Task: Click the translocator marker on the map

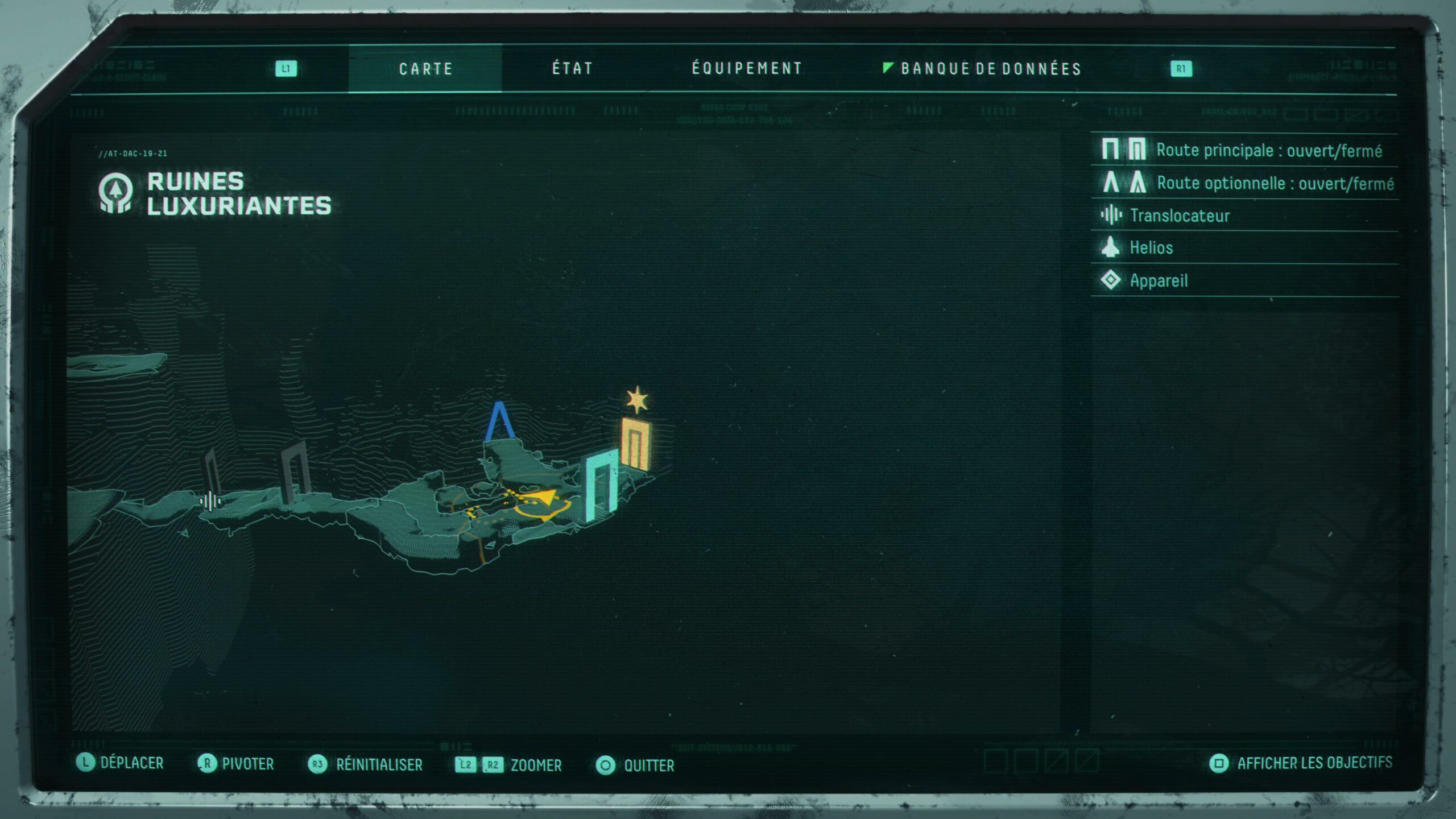Action: tap(210, 501)
